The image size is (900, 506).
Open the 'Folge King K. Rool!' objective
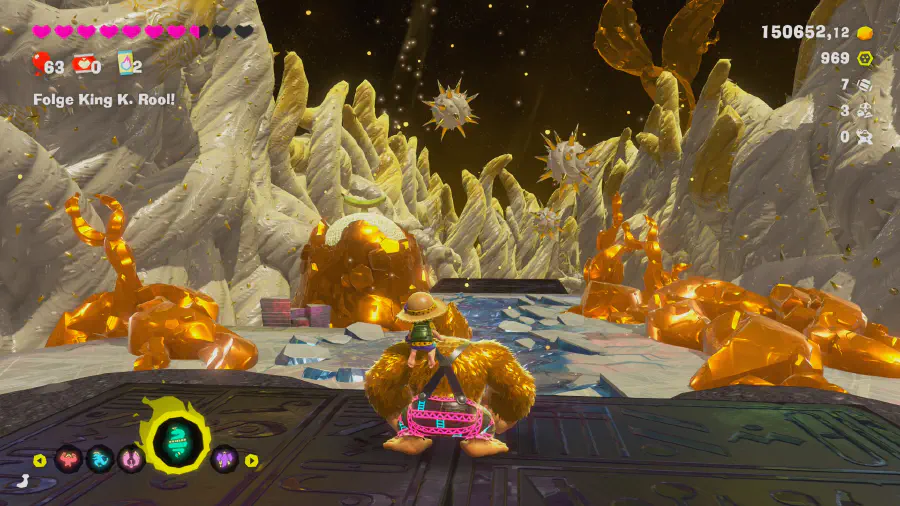(x=104, y=99)
